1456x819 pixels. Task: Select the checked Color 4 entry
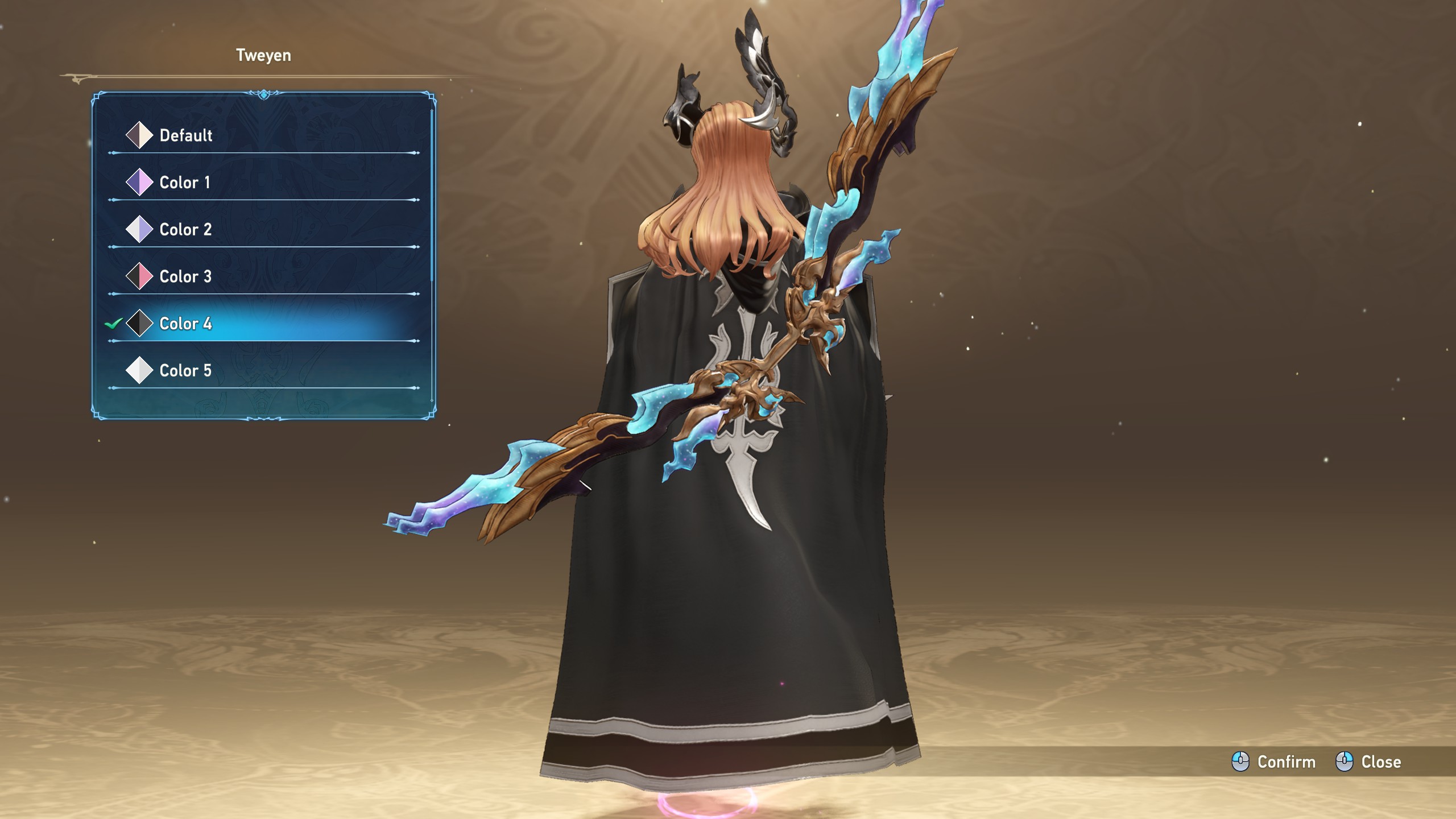point(185,324)
